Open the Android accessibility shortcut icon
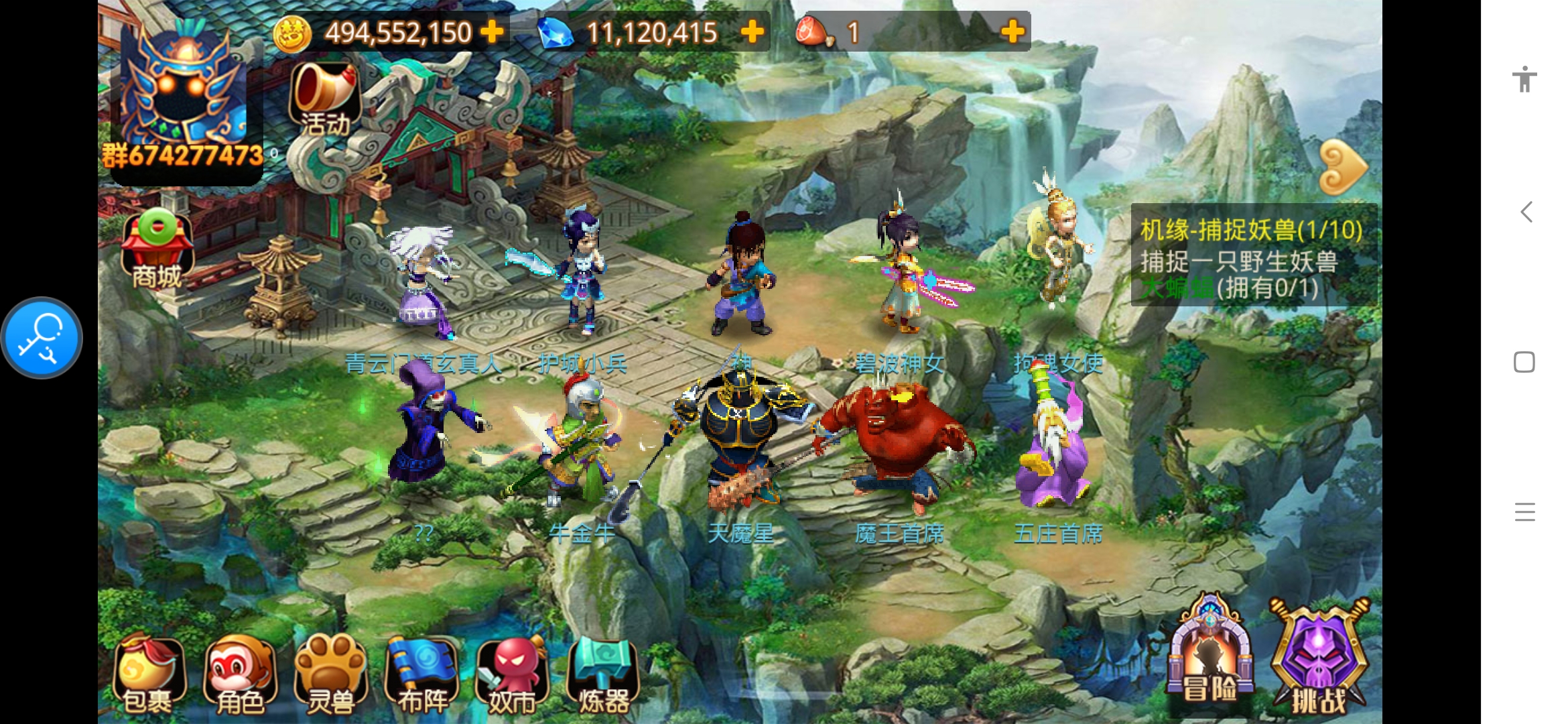Image resolution: width=1568 pixels, height=724 pixels. coord(1524,79)
